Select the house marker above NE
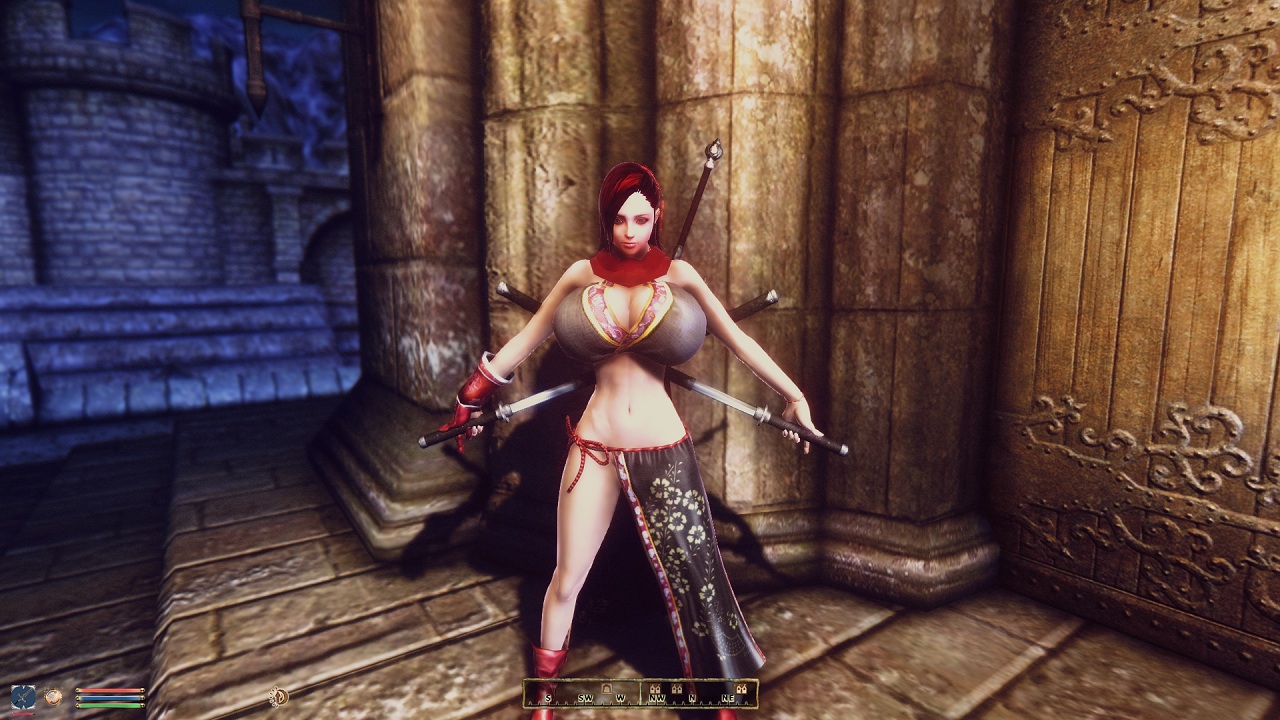The width and height of the screenshot is (1280, 720). coord(741,688)
